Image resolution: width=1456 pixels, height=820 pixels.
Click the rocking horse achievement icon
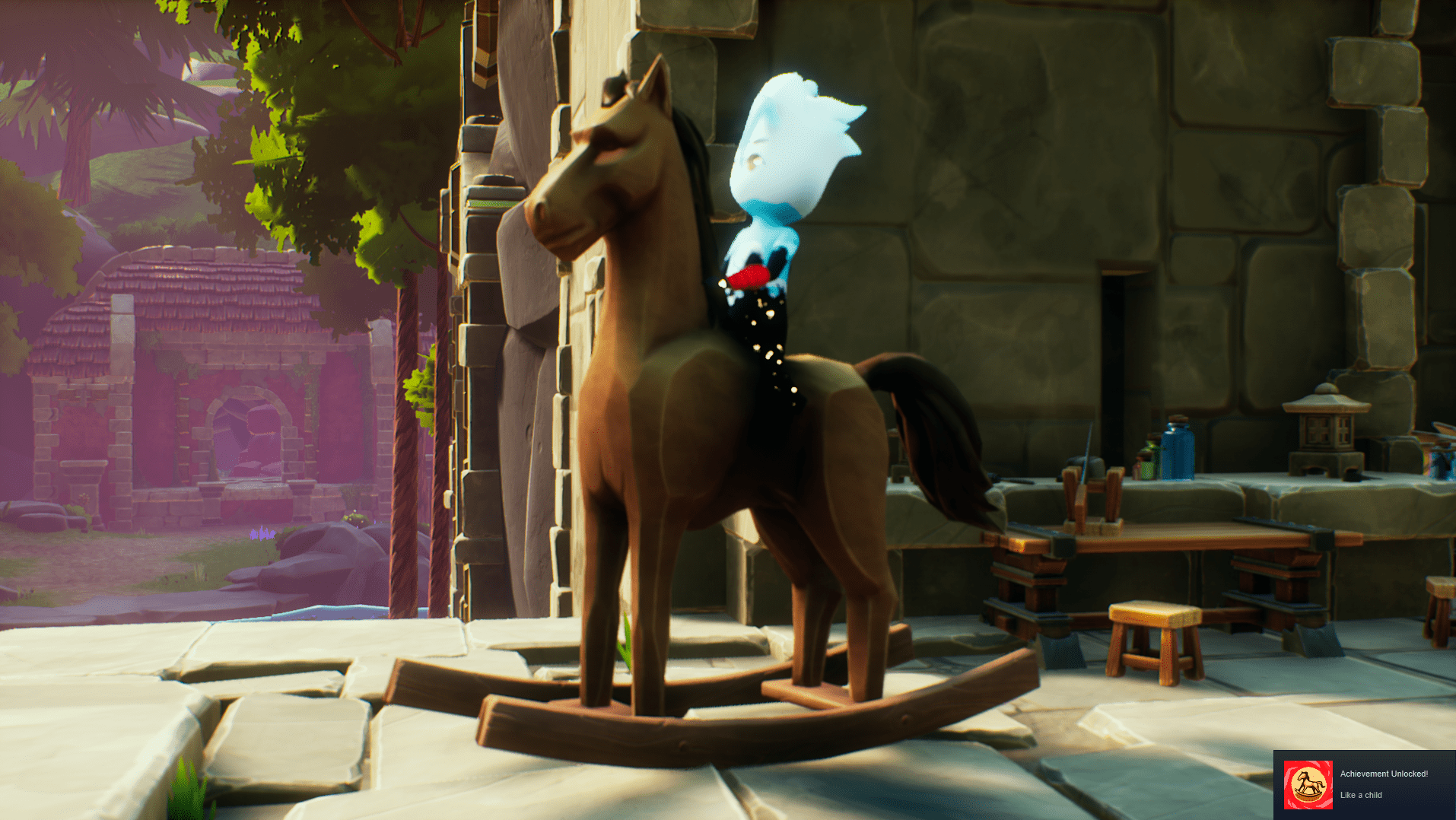1308,784
